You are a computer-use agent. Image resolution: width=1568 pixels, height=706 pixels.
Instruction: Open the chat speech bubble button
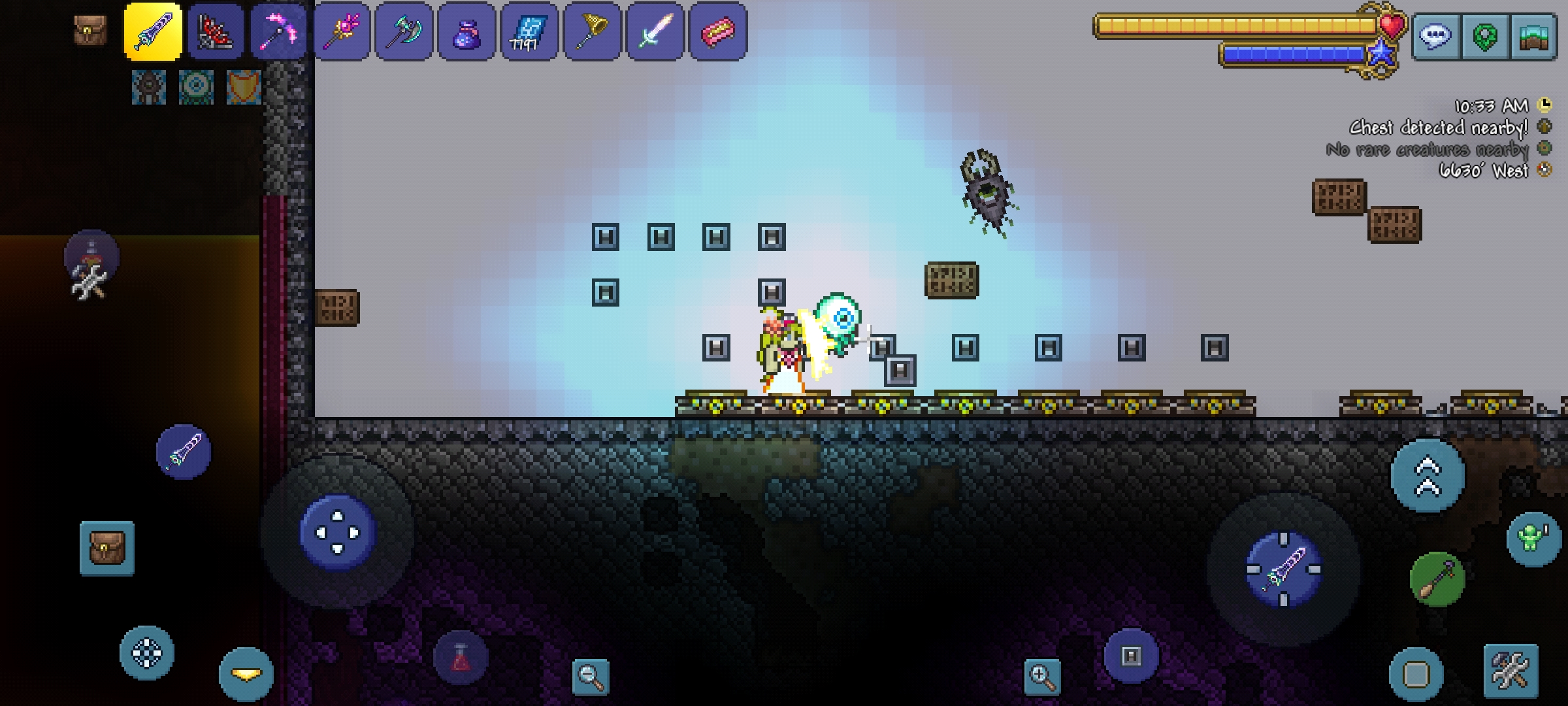pos(1435,37)
